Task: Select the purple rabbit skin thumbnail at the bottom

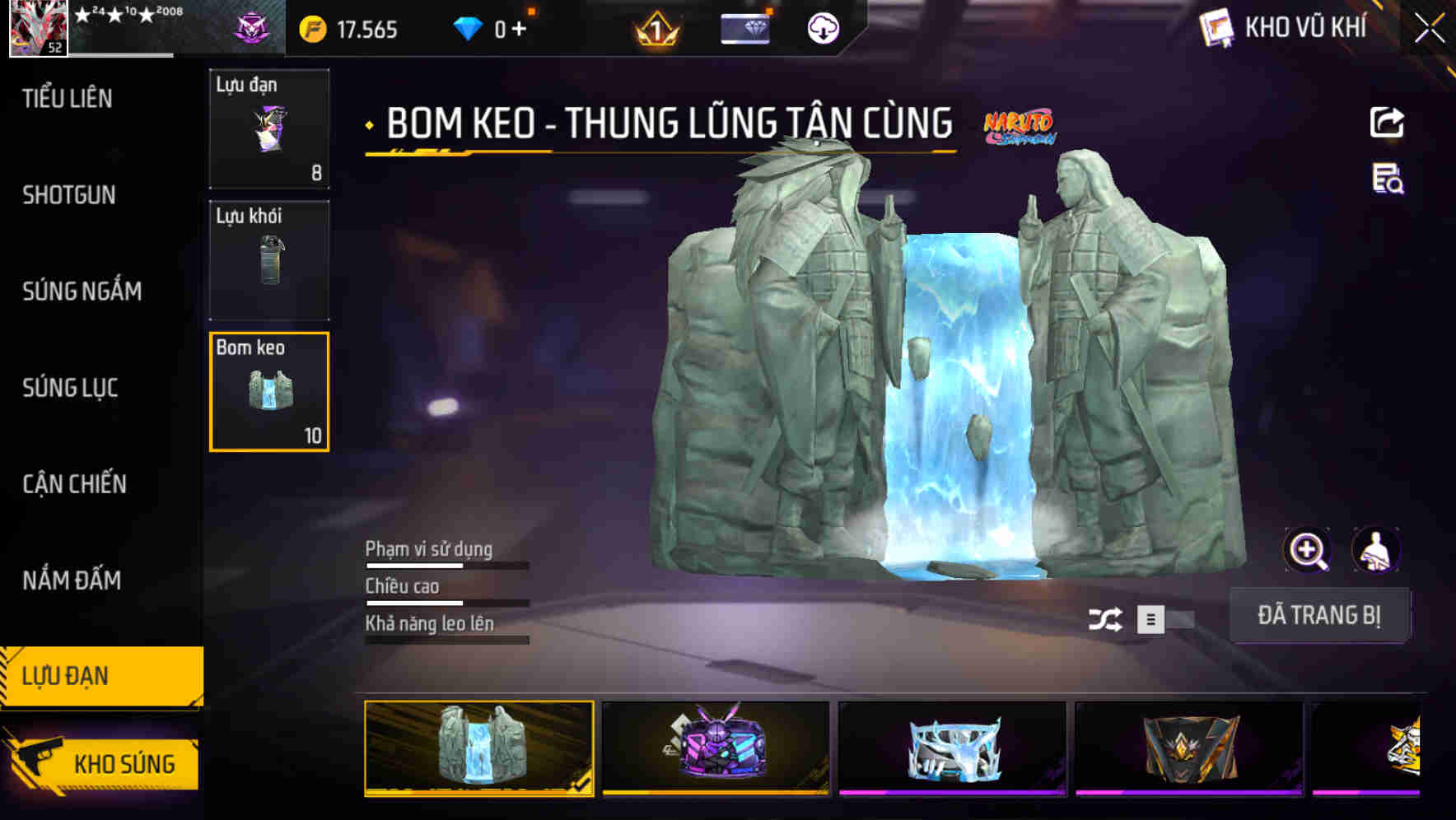Action: click(x=715, y=749)
